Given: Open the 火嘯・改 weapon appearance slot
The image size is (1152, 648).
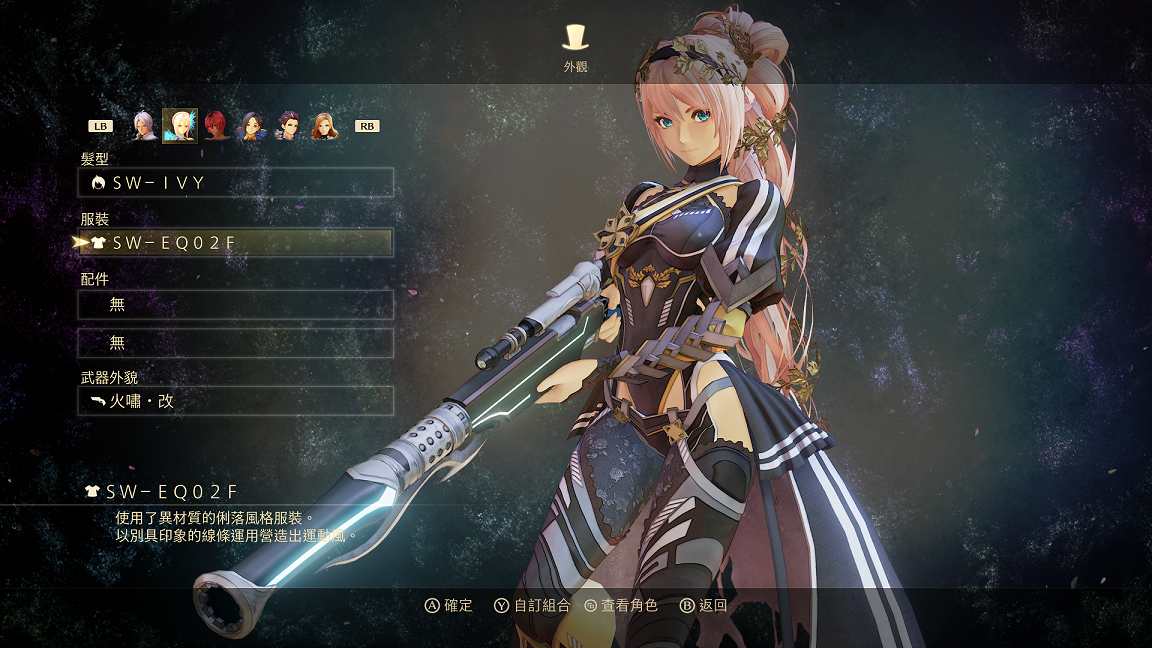Looking at the screenshot, I should 236,401.
